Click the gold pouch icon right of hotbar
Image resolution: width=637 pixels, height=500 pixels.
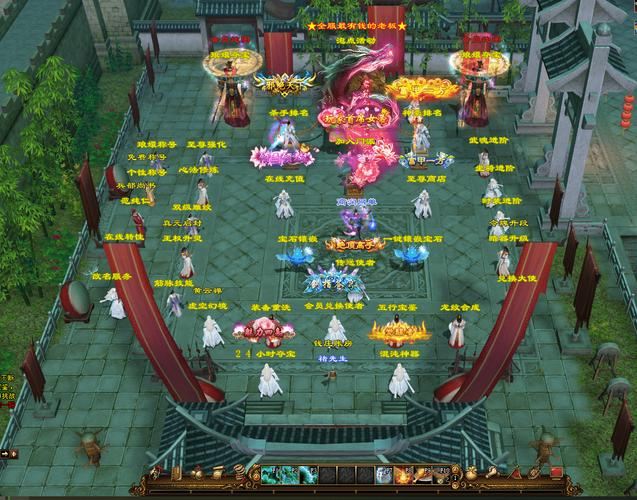(x=471, y=472)
